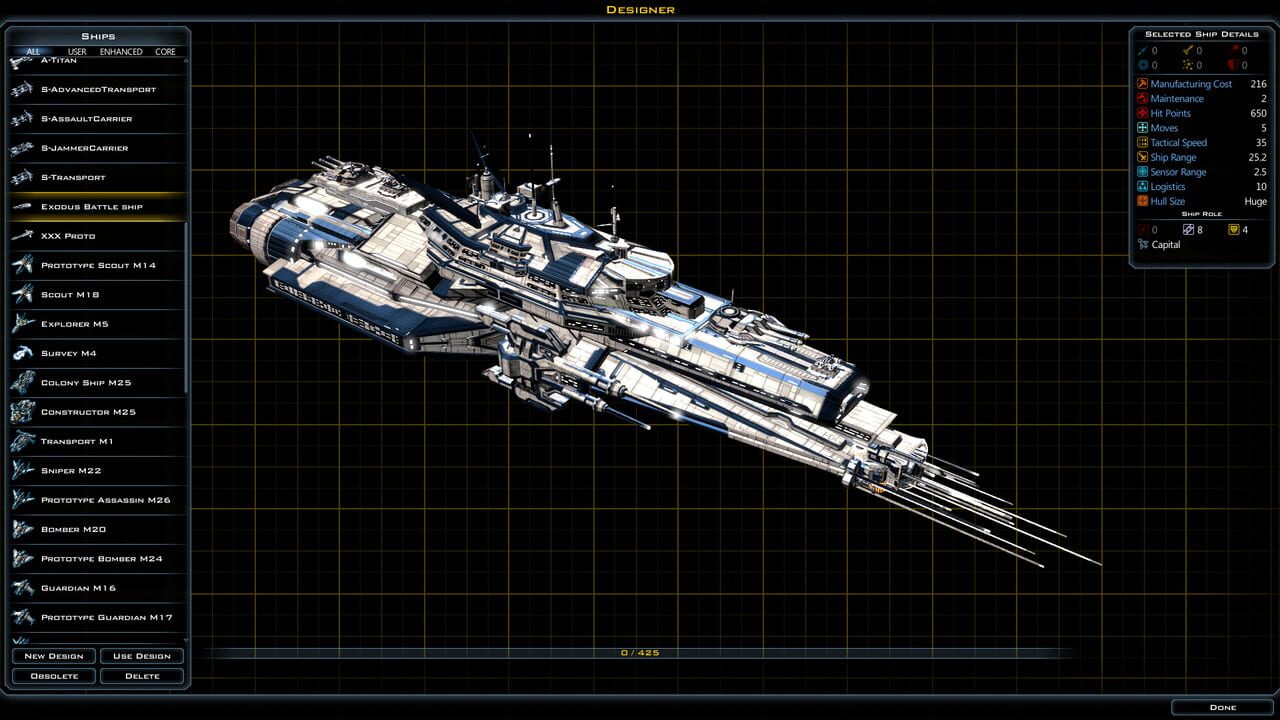Click the Maintenance wrench icon

click(1141, 98)
